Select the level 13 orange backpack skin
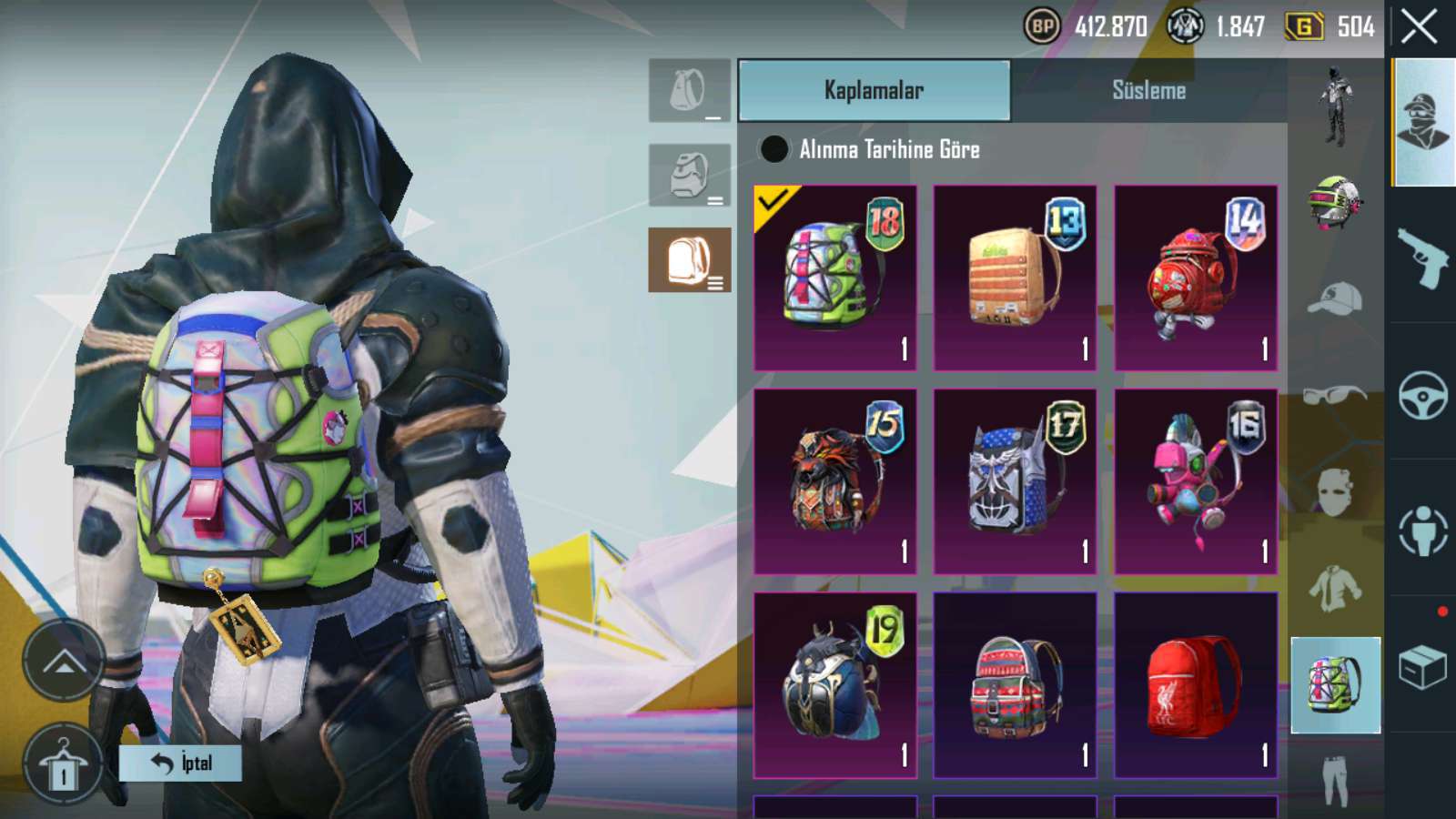Screen dimensions: 1456x819 [x=1015, y=278]
